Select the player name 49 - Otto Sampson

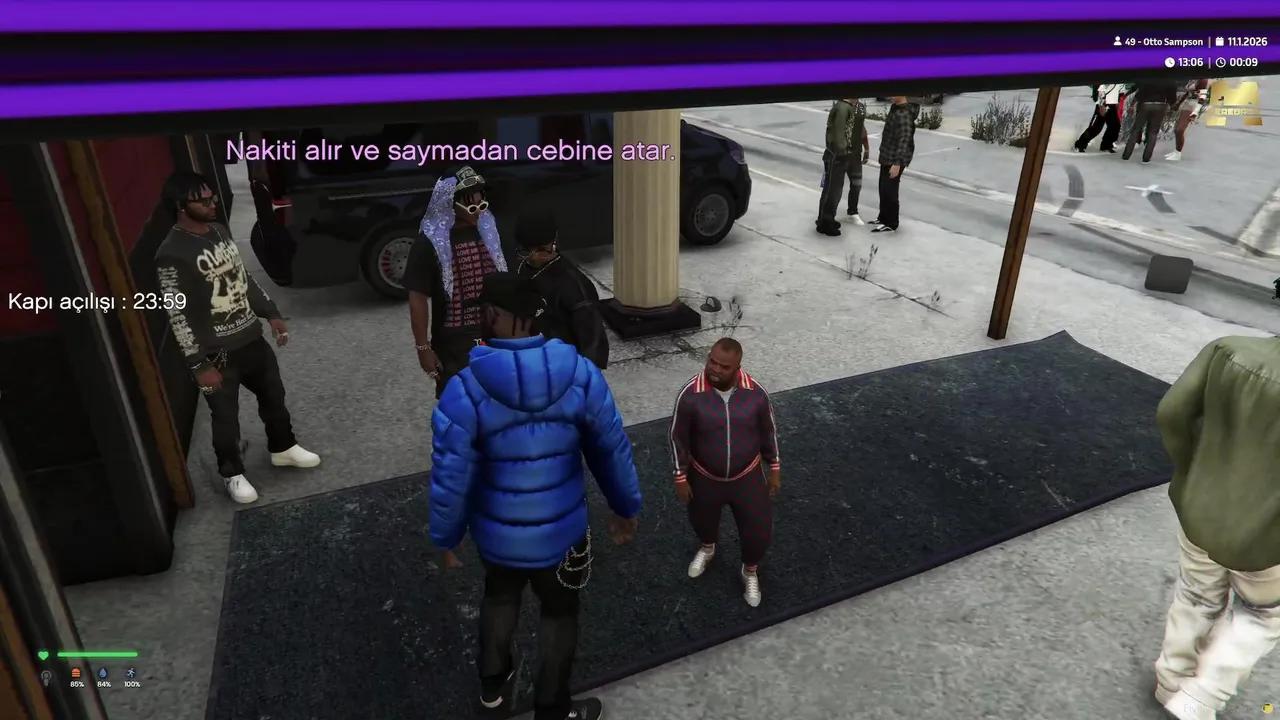click(x=1164, y=42)
